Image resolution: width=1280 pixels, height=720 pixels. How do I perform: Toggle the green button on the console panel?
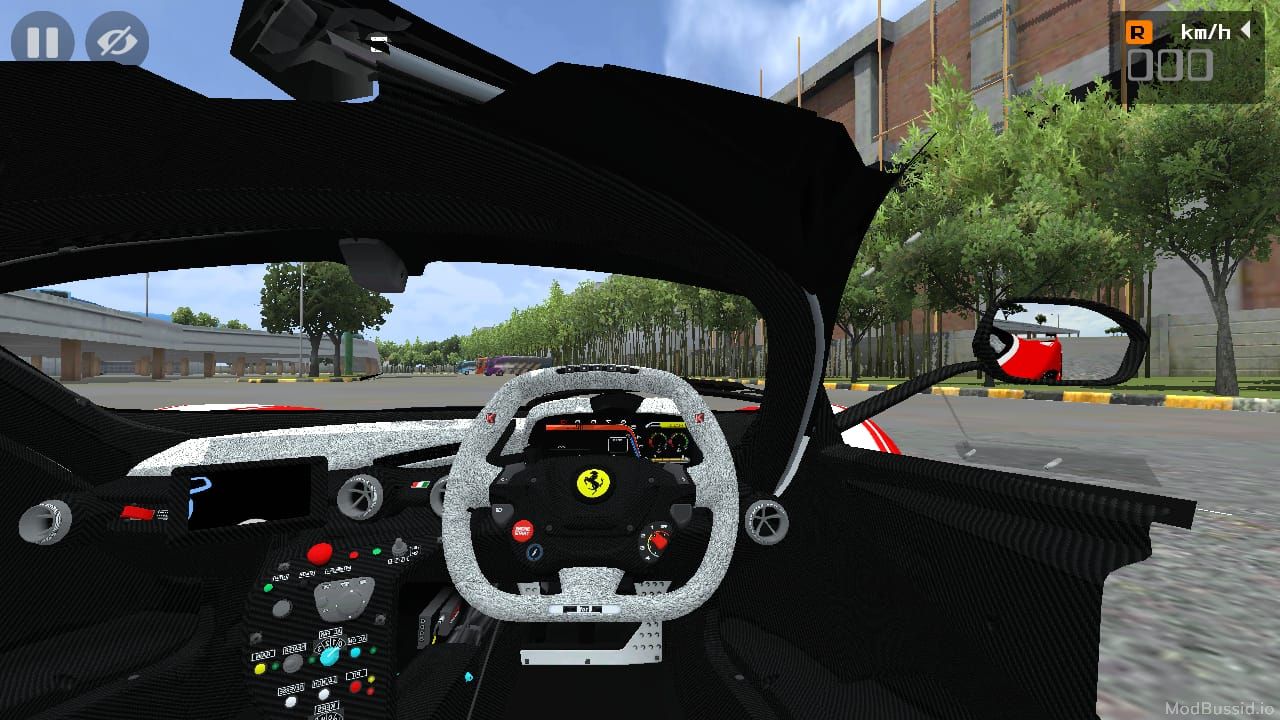click(x=268, y=586)
